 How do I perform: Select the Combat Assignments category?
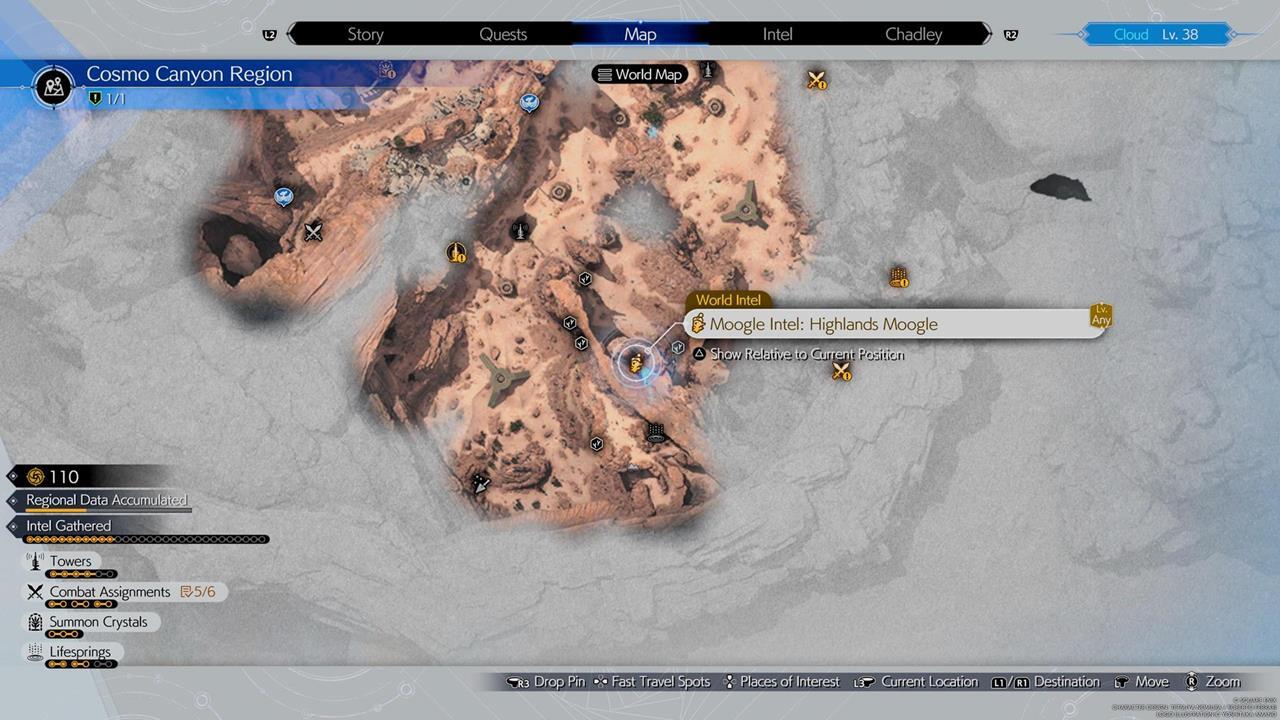pos(110,592)
